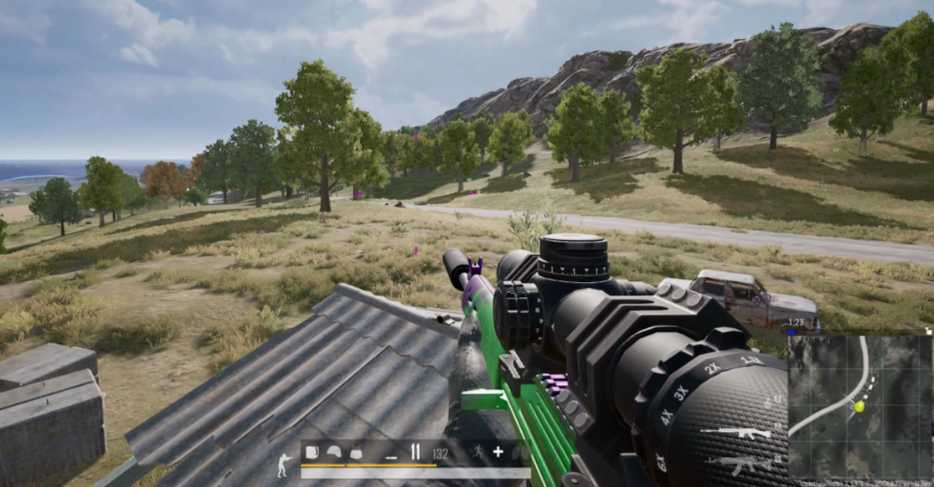Click the backpack equipment icon
Viewport: 934px width, 487px height.
(311, 452)
